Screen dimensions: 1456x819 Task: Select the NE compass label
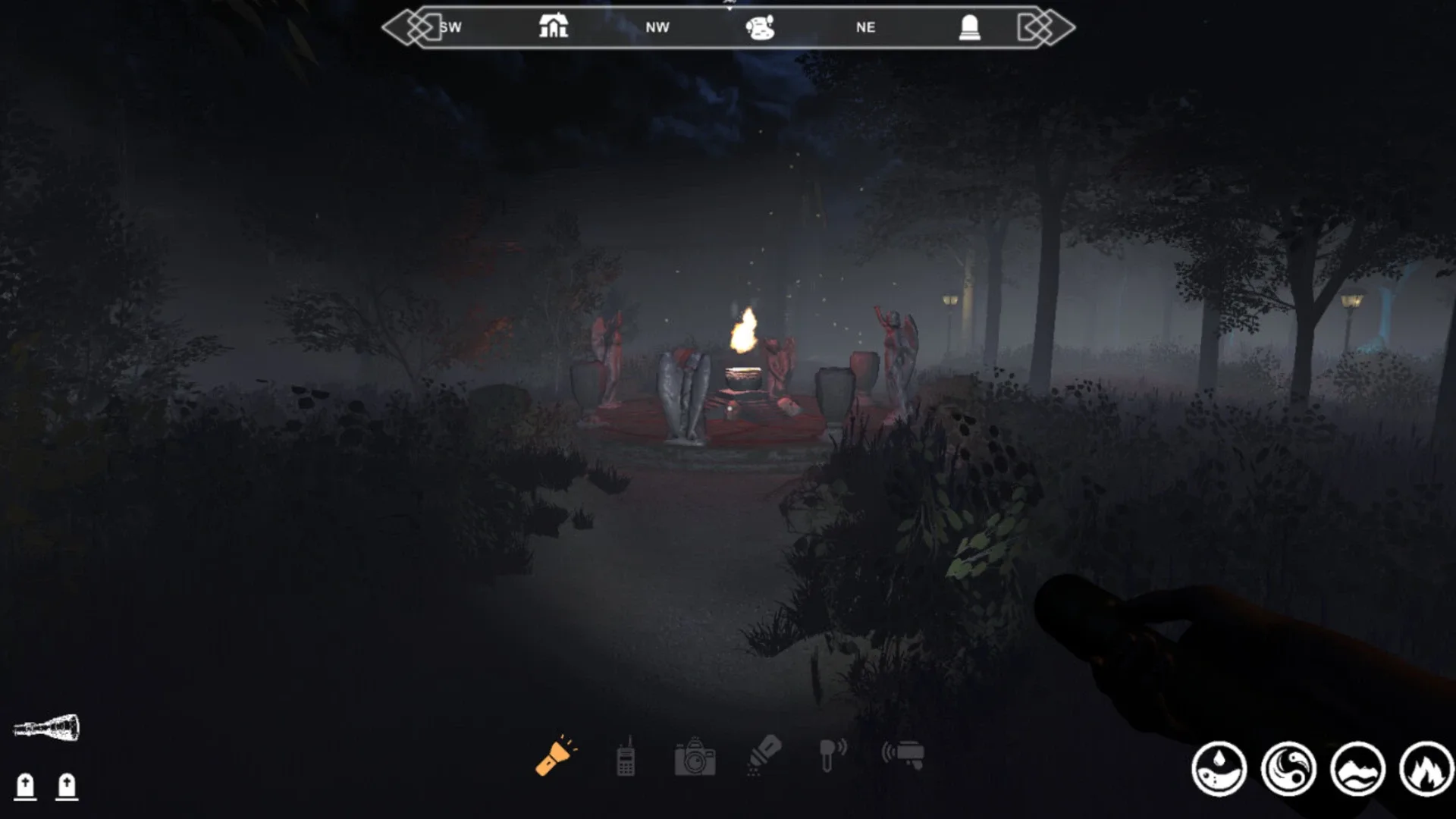click(866, 27)
